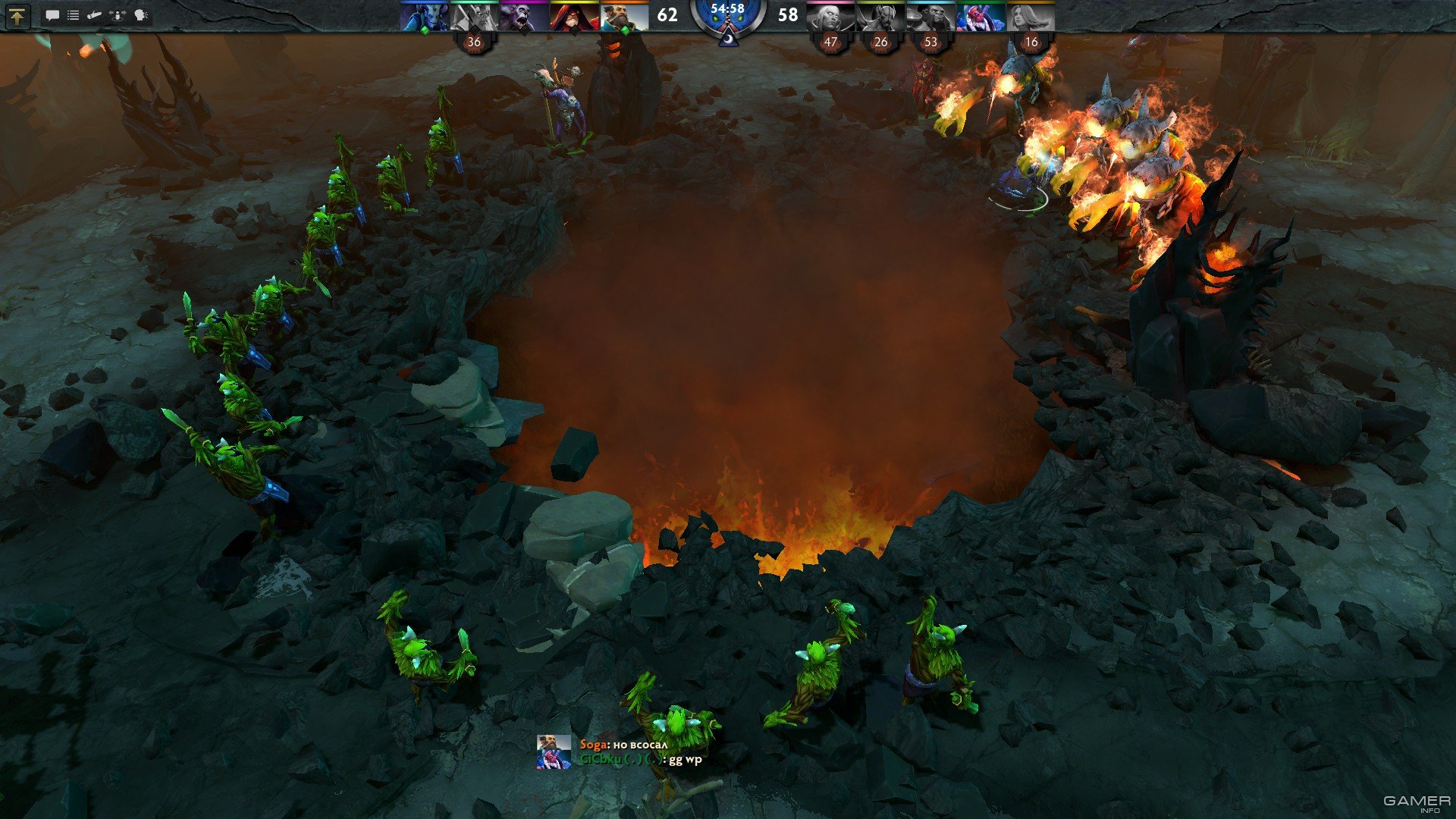Select the Riki hero portrait
Image resolution: width=1456 pixels, height=819 pixels.
[x=425, y=17]
